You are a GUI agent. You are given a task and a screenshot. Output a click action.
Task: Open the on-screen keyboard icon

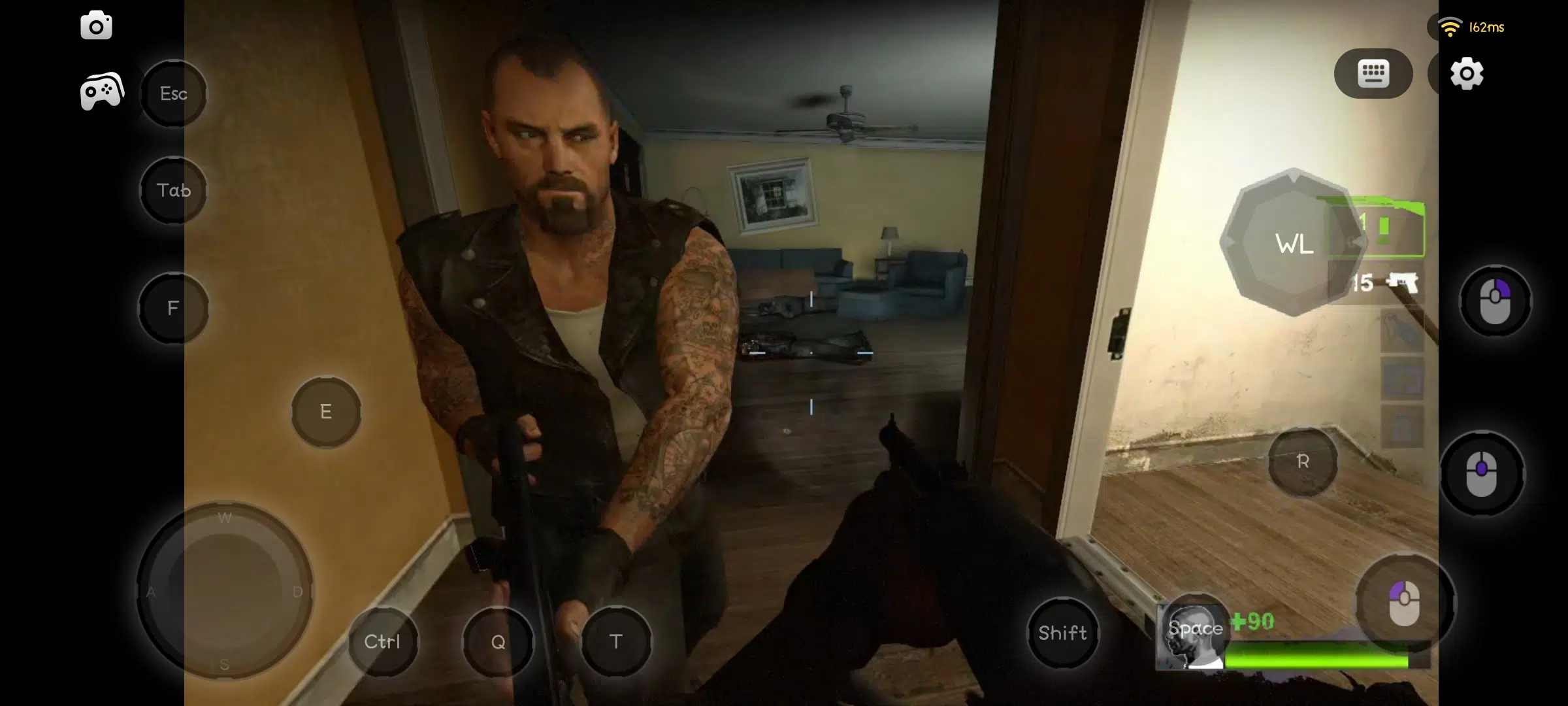(1373, 74)
